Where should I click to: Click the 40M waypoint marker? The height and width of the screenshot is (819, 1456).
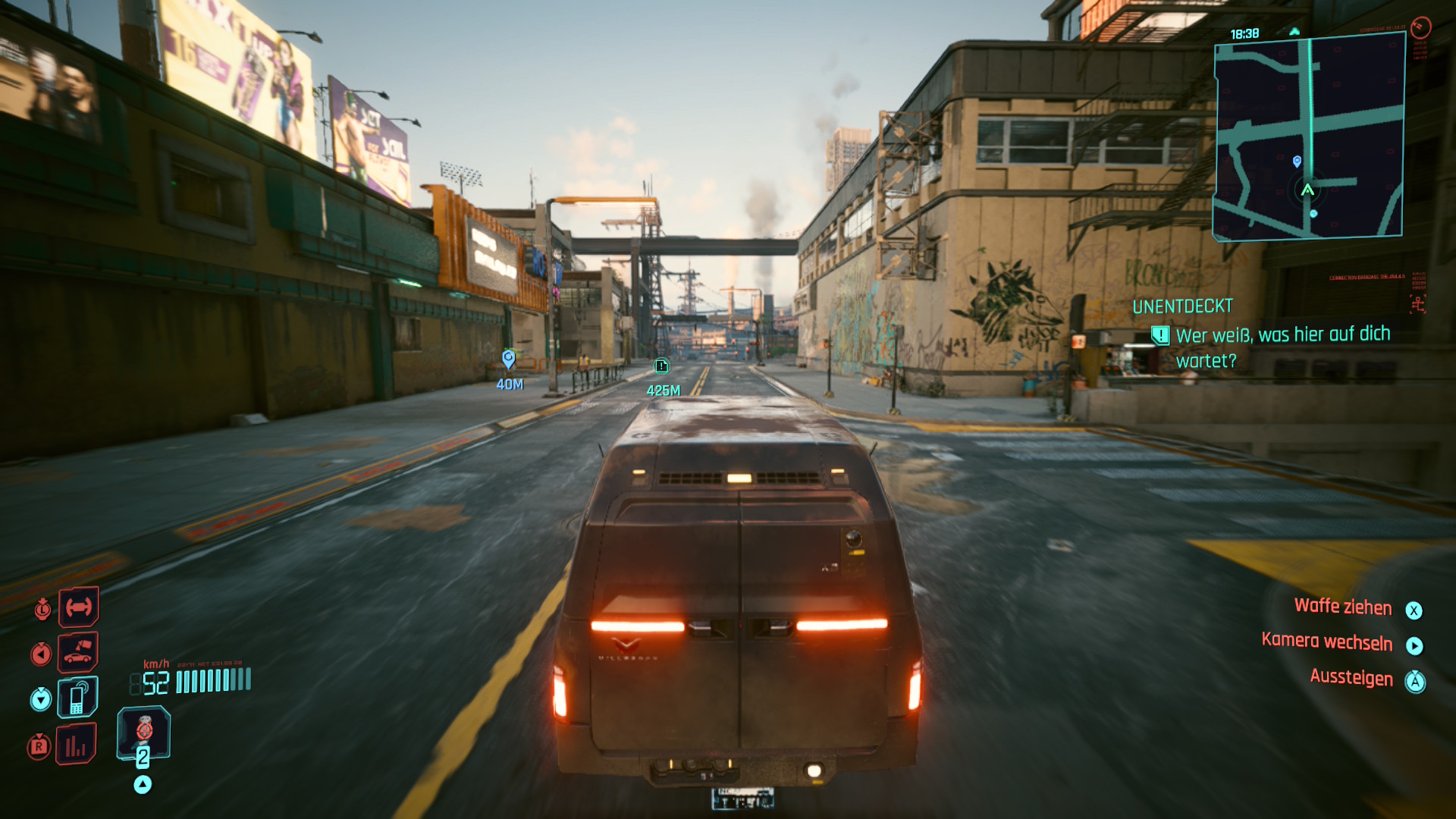[509, 359]
